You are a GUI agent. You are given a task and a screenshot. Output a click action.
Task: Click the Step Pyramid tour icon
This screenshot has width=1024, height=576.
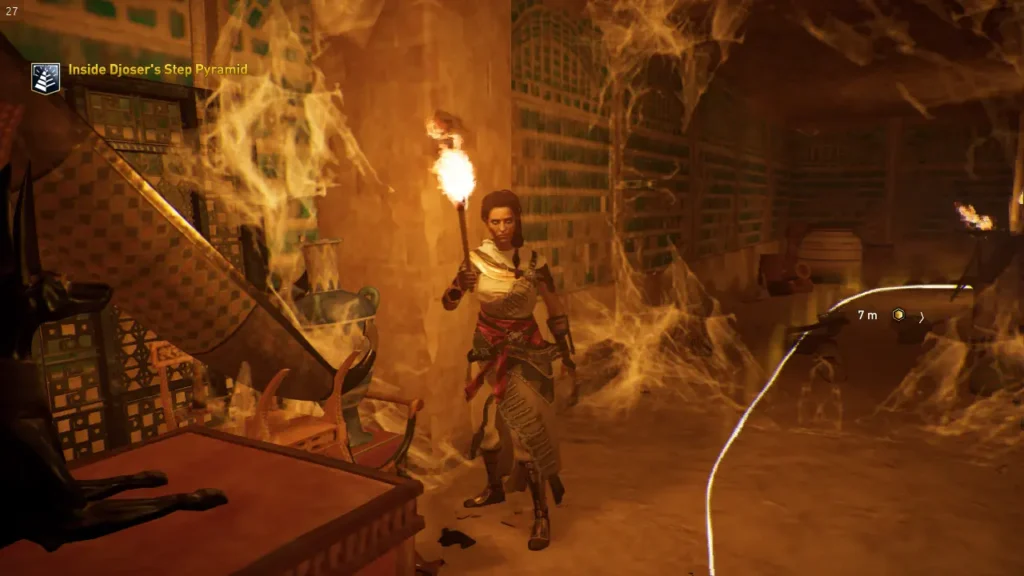coord(45,78)
